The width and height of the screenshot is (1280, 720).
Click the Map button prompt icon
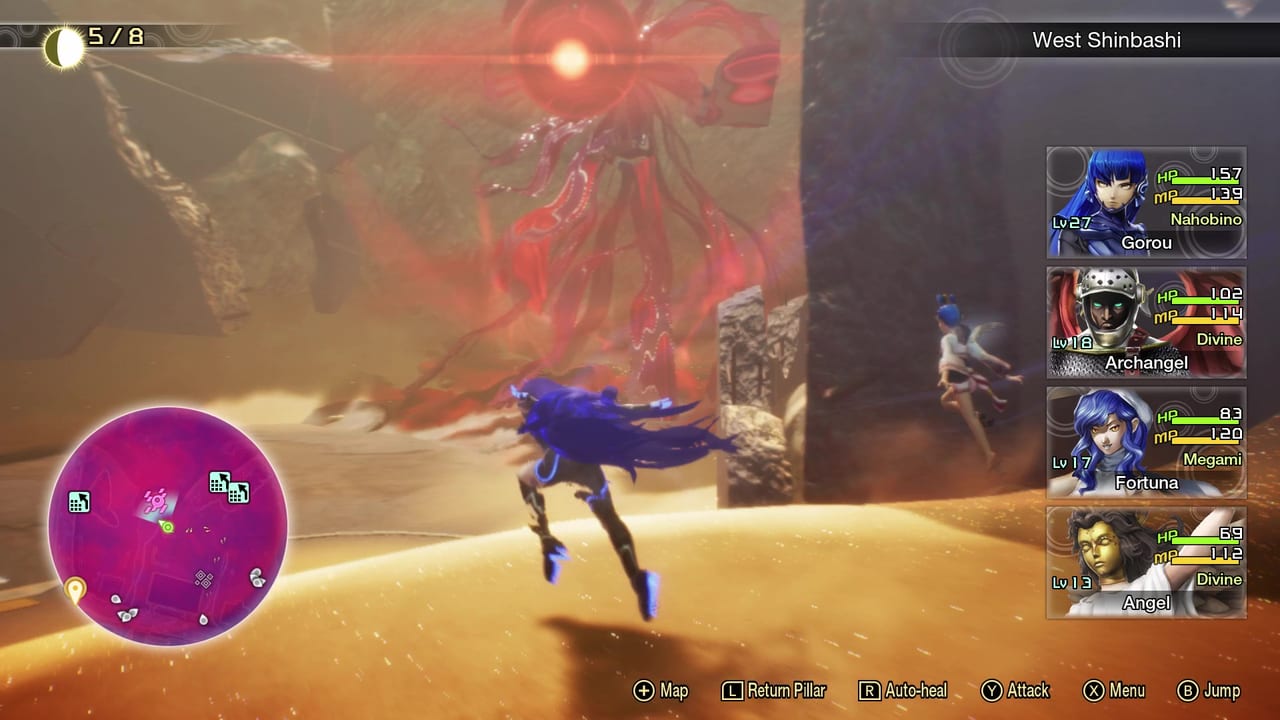[x=646, y=690]
